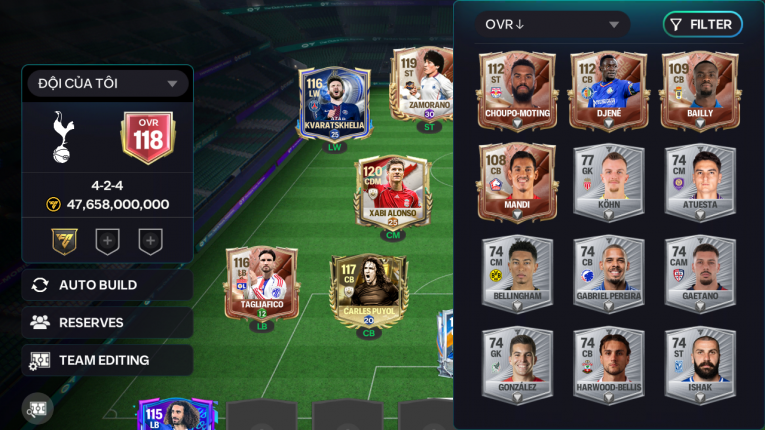Select the Bellingham player card
This screenshot has width=765, height=430.
pos(517,273)
